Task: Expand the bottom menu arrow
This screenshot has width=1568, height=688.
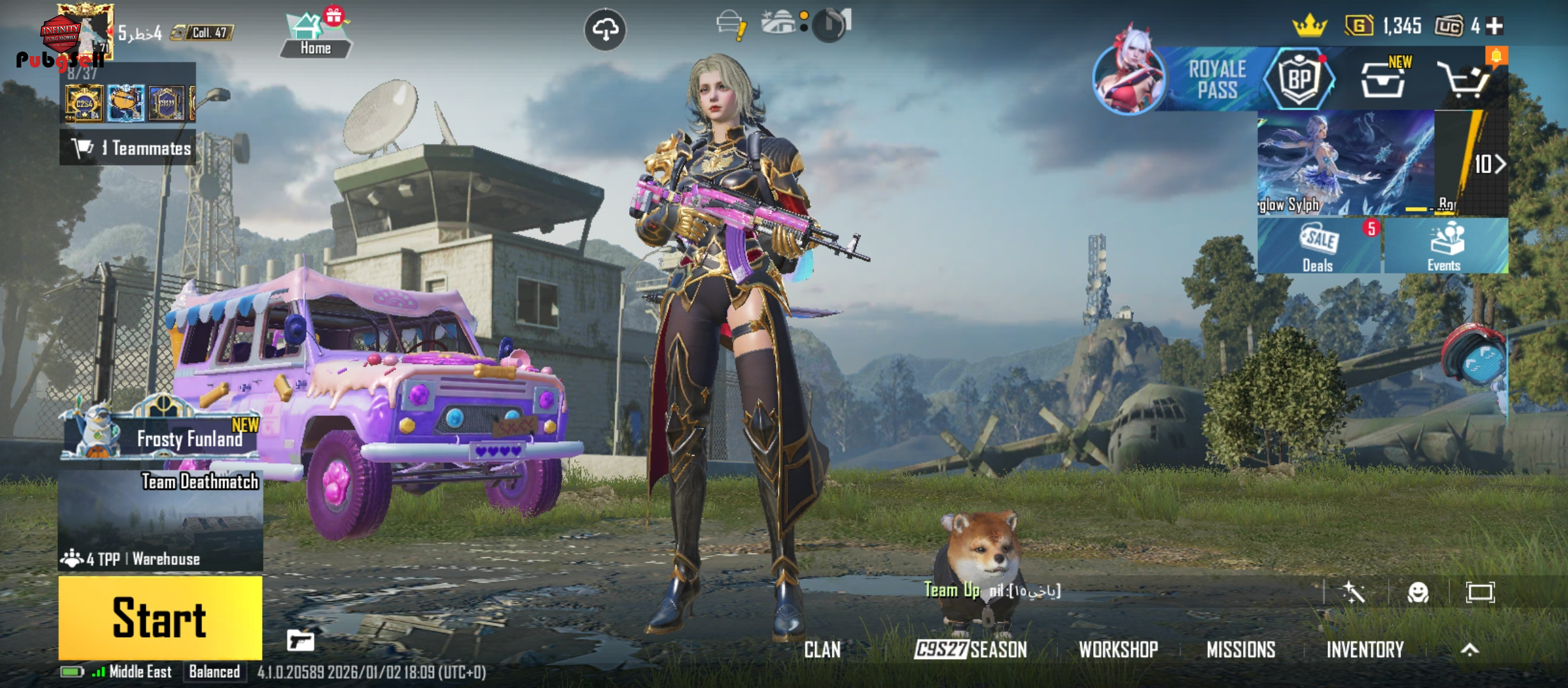Action: click(x=1469, y=650)
